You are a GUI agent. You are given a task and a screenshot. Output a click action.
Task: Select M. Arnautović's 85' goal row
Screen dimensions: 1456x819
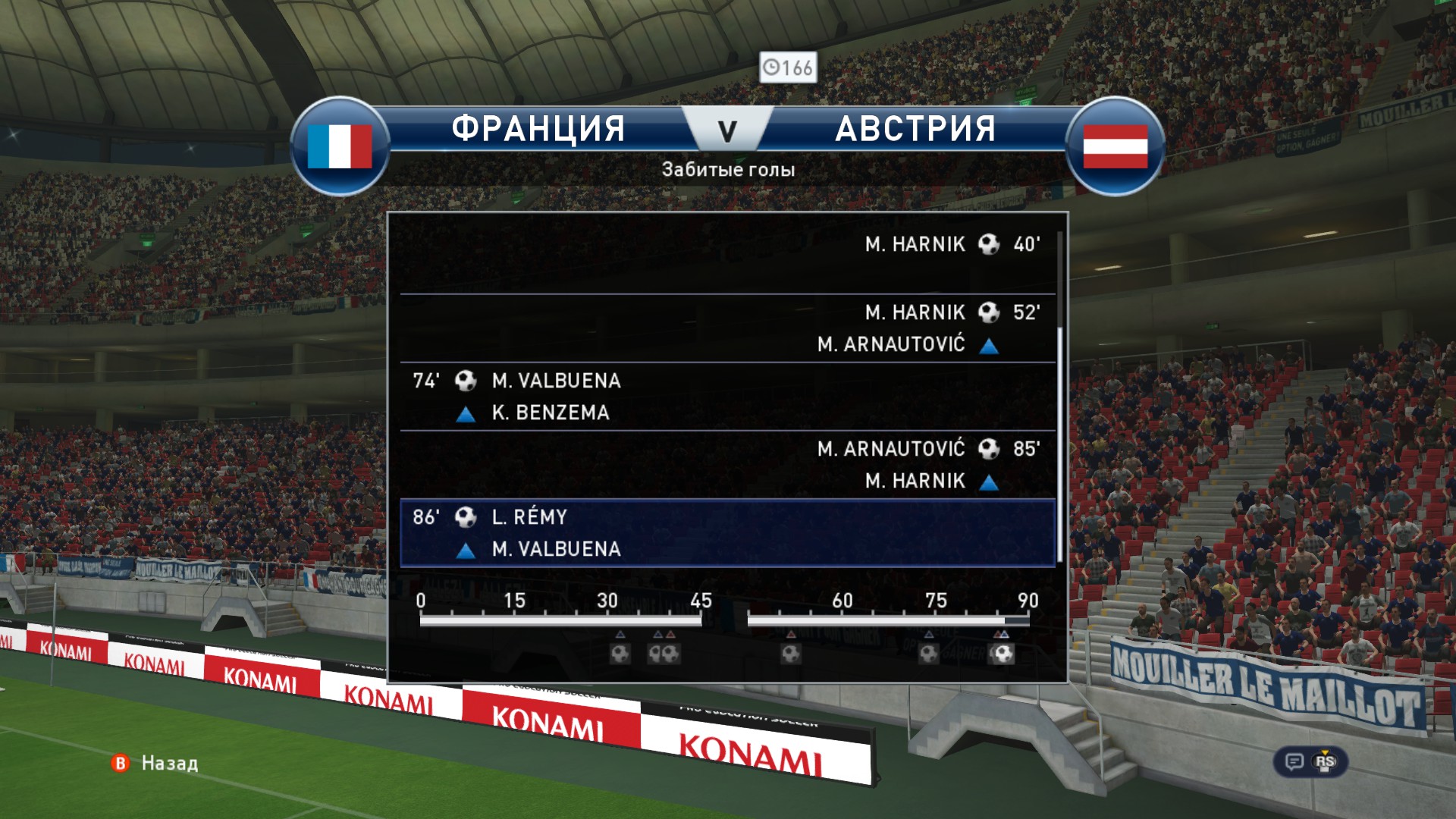[x=728, y=464]
